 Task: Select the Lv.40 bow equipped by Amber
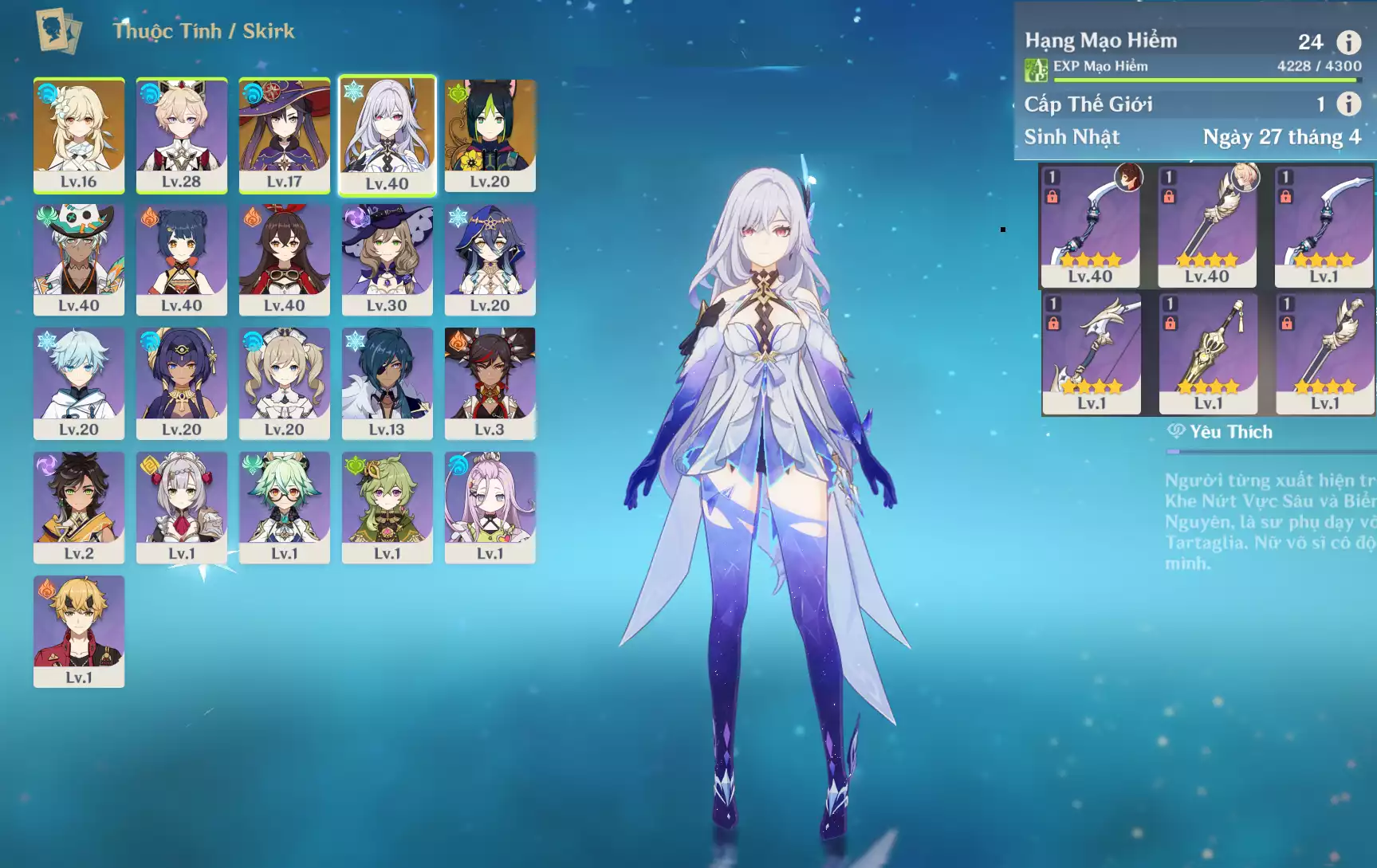tap(1090, 226)
